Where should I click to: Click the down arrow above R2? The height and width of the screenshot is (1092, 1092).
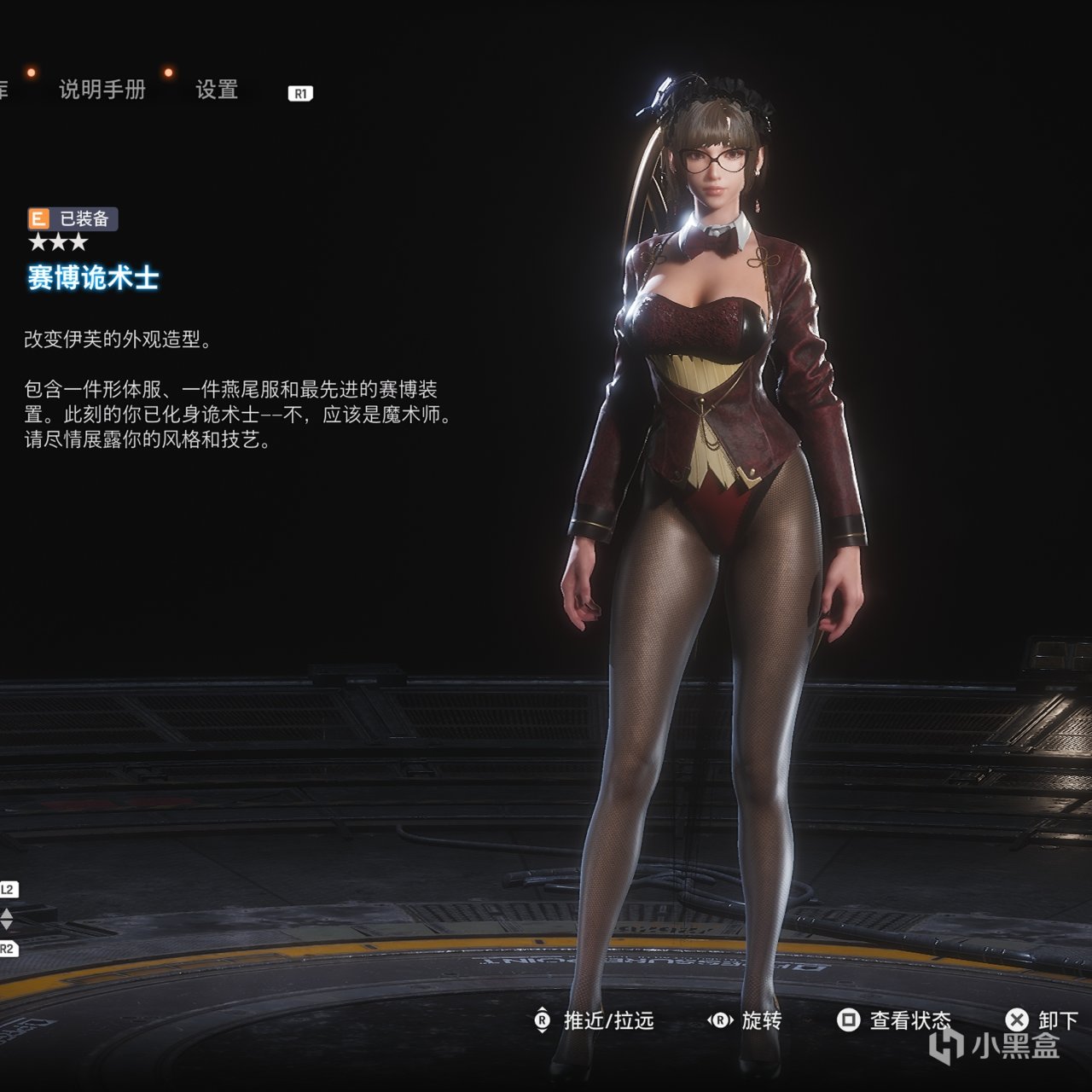[7, 924]
